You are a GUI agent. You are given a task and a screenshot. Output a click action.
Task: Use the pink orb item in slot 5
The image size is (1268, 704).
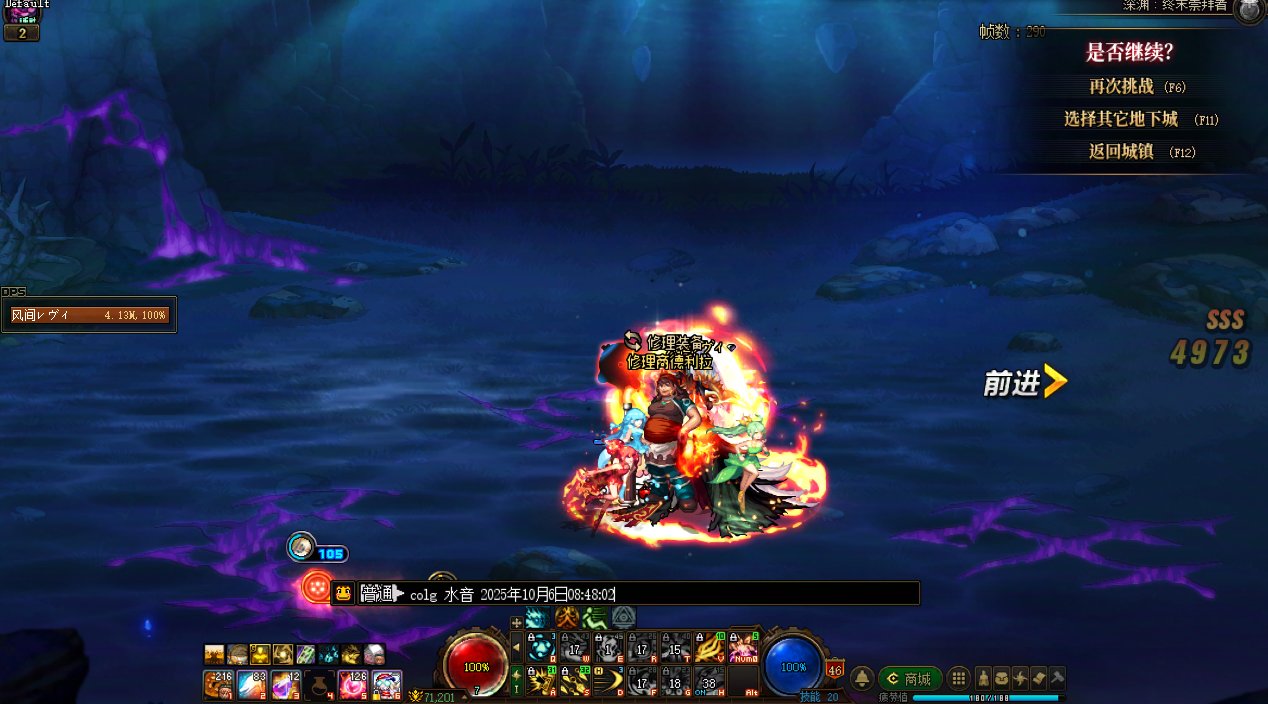353,685
